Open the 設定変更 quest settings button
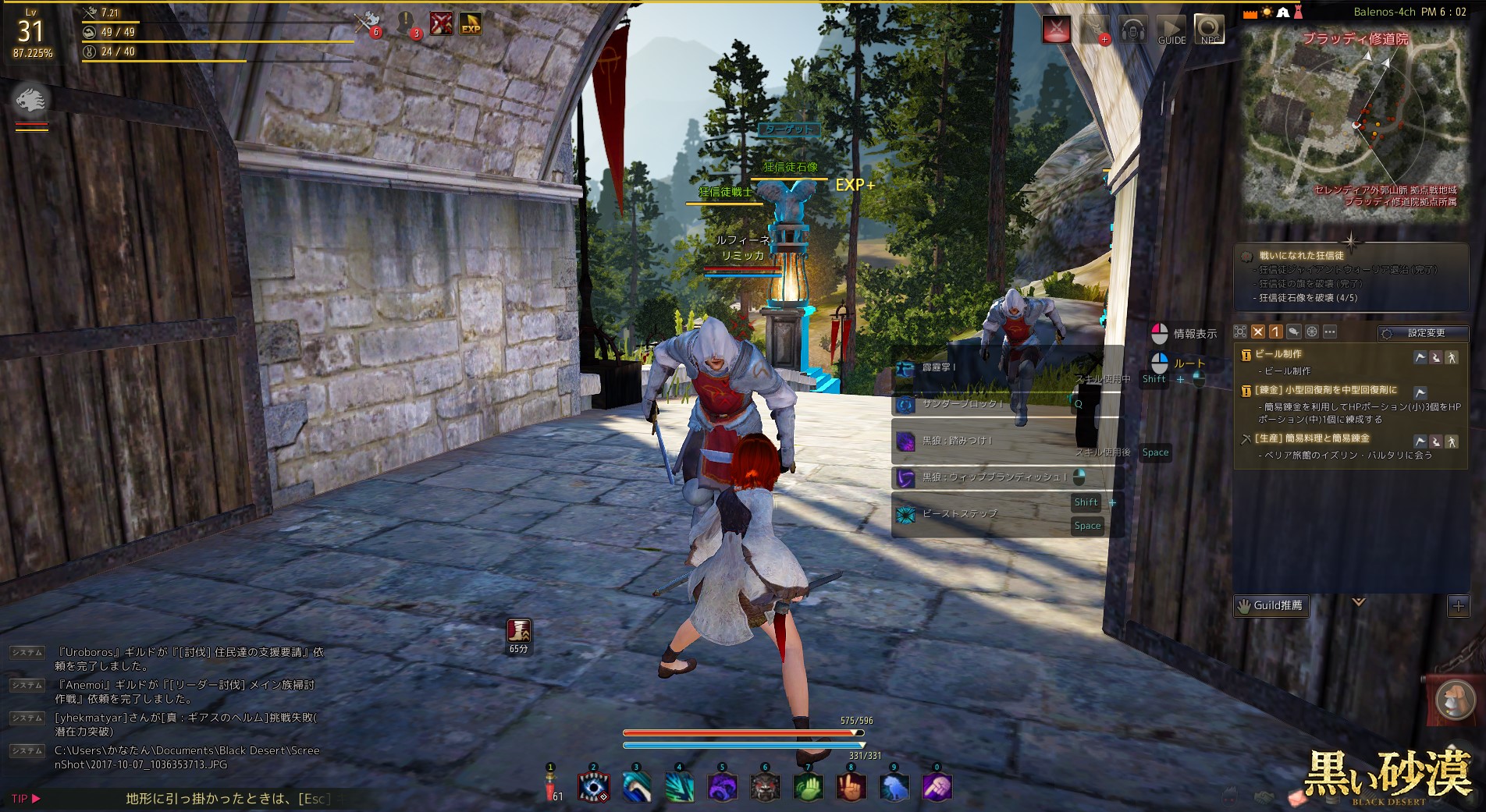The width and height of the screenshot is (1486, 812). point(1423,333)
